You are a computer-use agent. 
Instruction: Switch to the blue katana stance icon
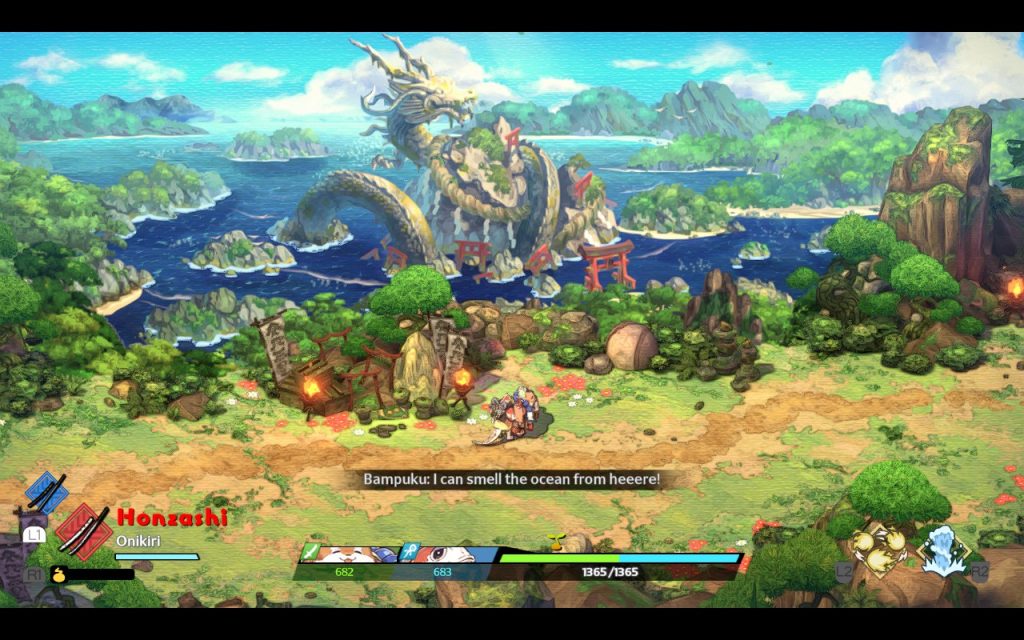point(45,492)
